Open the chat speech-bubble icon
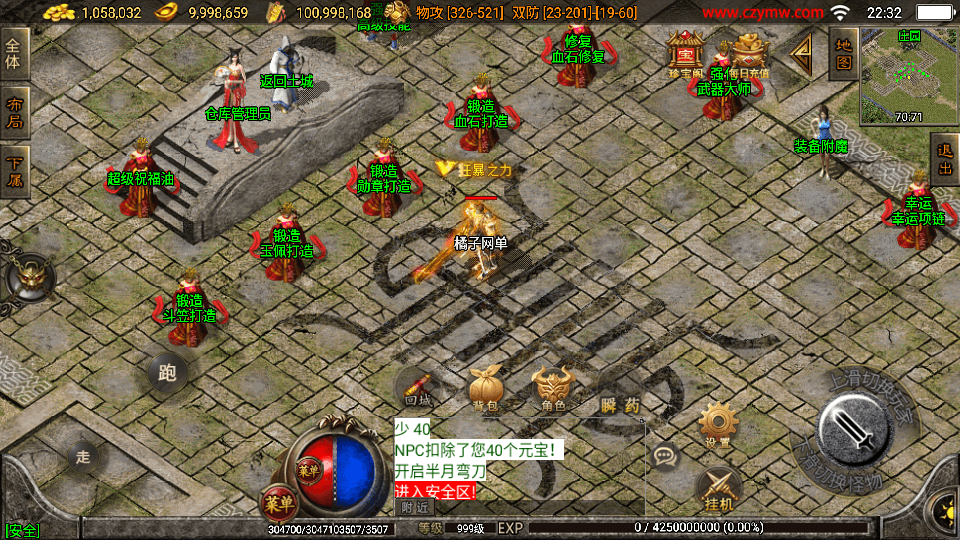Viewport: 960px width, 540px height. click(665, 458)
